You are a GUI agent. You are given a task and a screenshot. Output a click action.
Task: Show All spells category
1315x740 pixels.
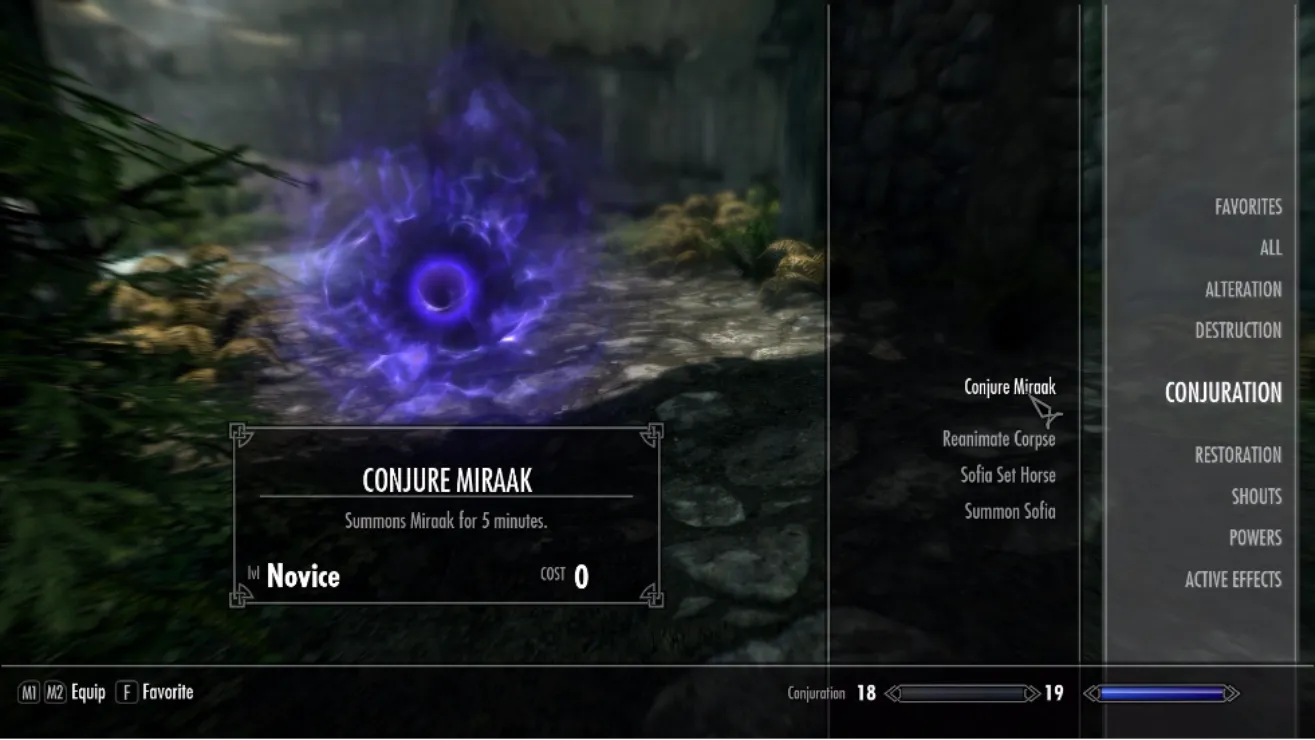point(1270,248)
